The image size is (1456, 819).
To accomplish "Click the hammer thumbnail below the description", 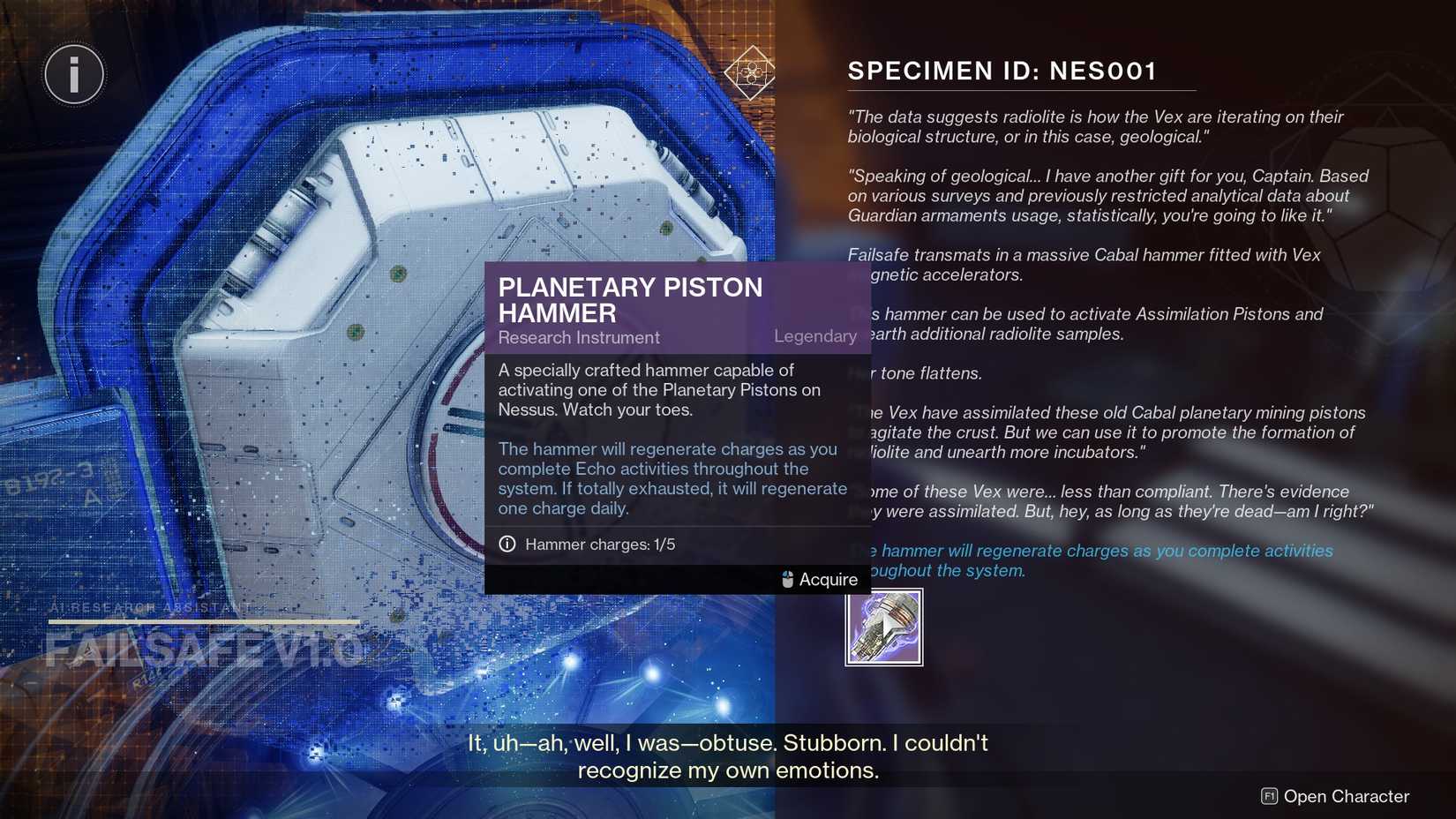I will pos(882,626).
